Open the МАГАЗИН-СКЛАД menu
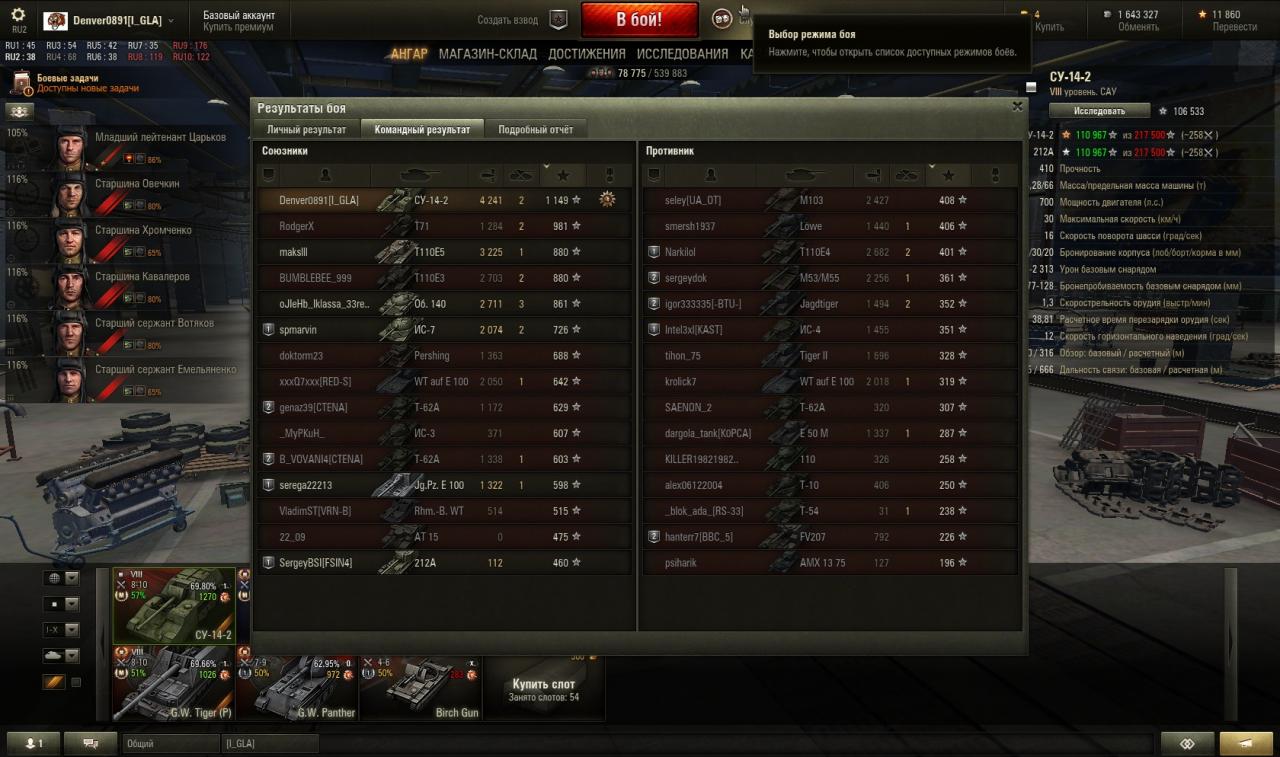1280x757 pixels. click(487, 54)
